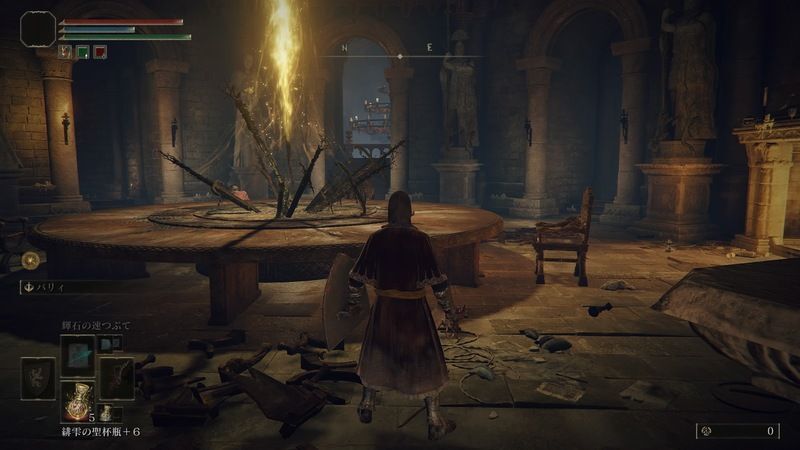This screenshot has height=450, width=800.
Task: Click the Flask of Crimson Tears slot
Action: pos(77,402)
